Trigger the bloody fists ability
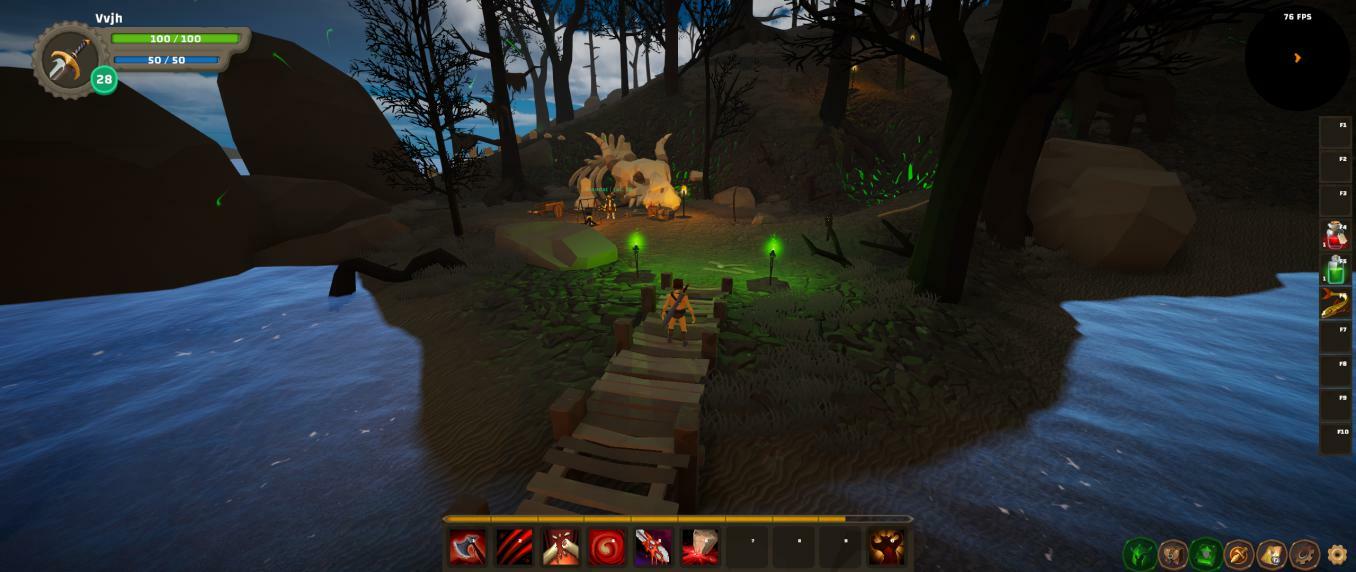This screenshot has width=1356, height=572. 560,547
